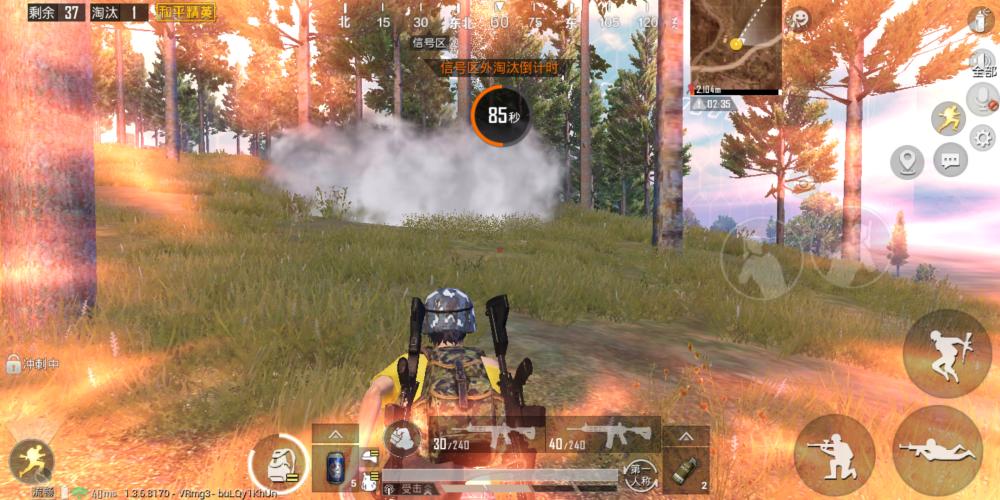Place a map location marker pin
This screenshot has height=500, width=1000.
tap(907, 160)
